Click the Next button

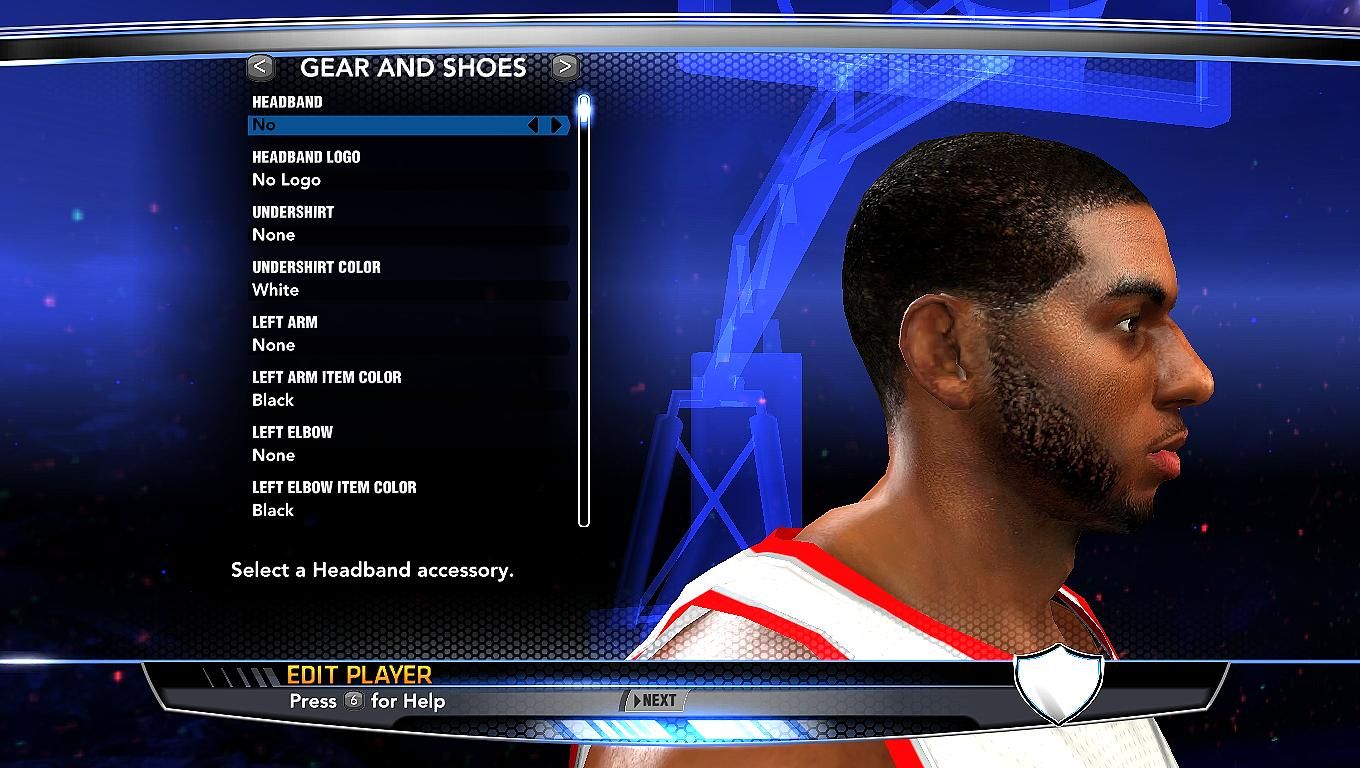pos(655,701)
